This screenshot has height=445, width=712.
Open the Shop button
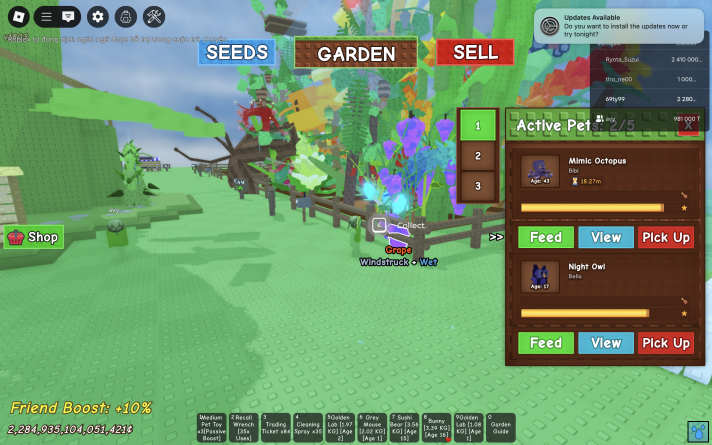tap(33, 237)
